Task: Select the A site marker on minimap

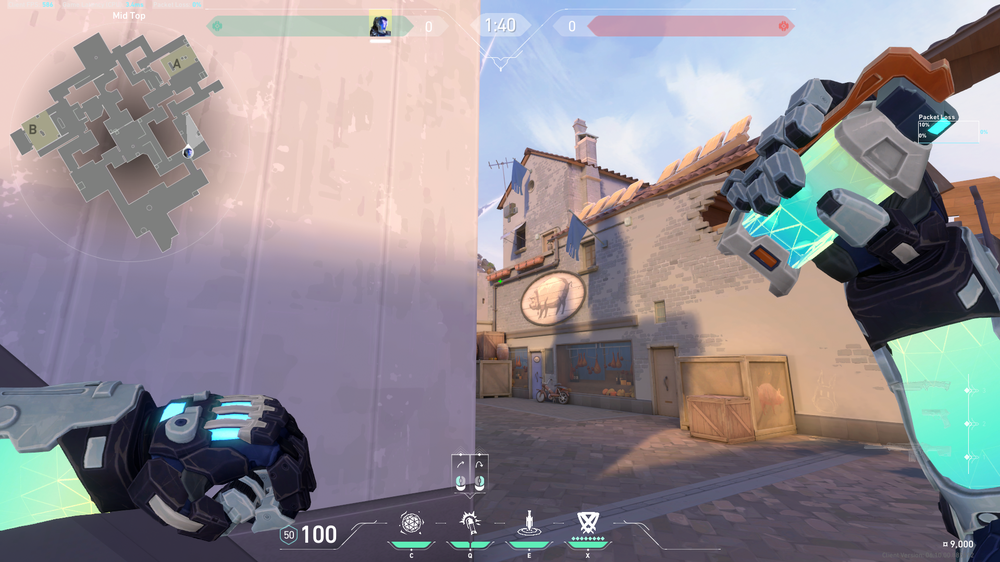Action: tap(177, 63)
